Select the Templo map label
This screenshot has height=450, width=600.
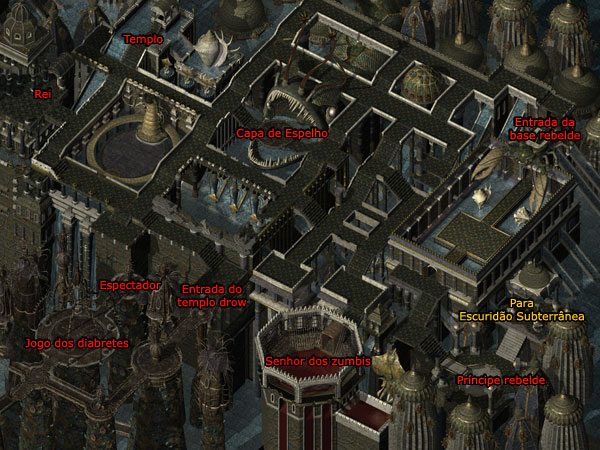point(143,39)
